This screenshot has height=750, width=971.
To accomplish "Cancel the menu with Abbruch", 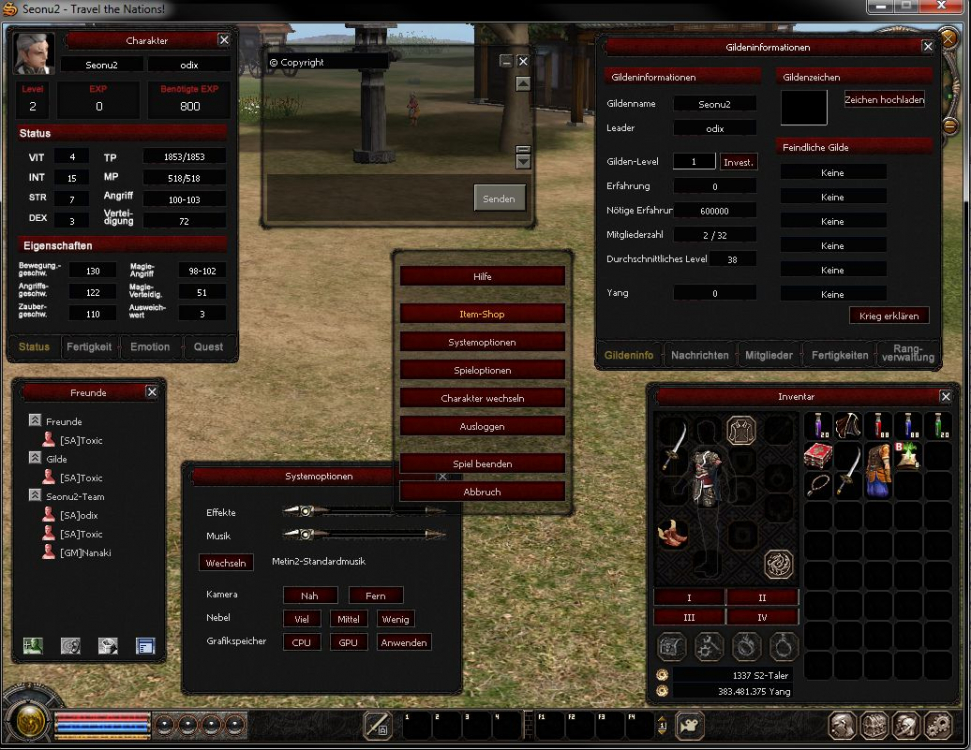I will click(482, 492).
